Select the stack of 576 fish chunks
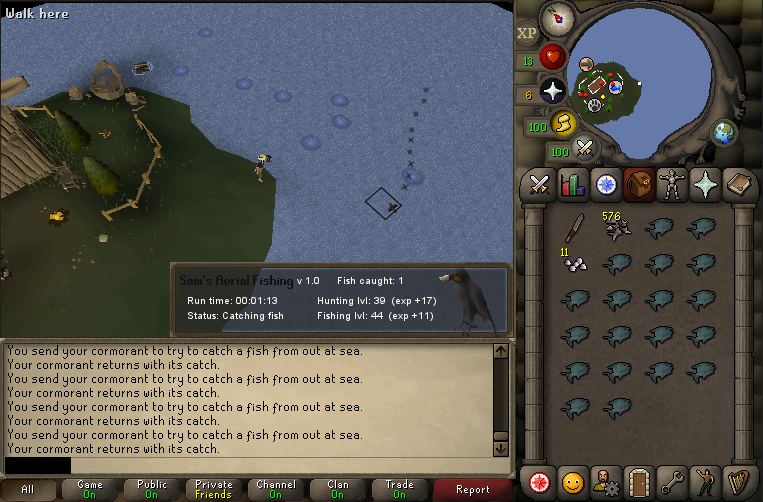The image size is (763, 502). click(x=616, y=228)
